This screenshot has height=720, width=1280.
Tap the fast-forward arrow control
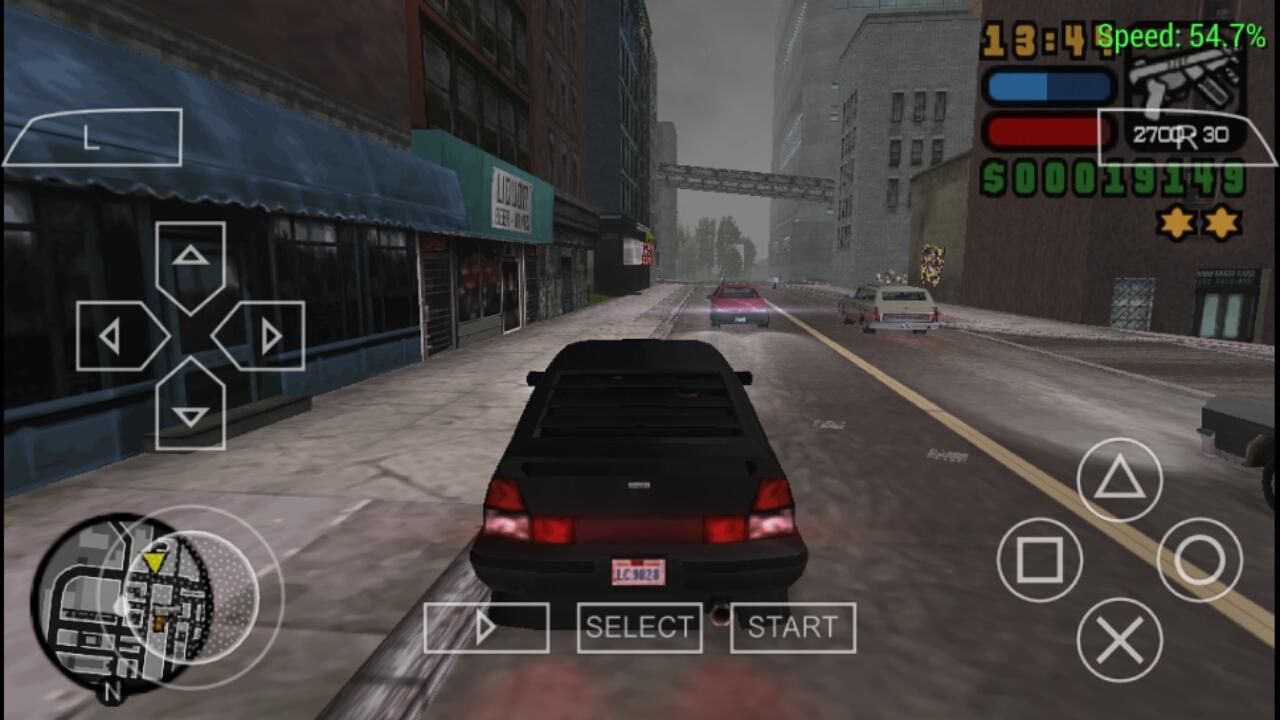pyautogui.click(x=487, y=627)
